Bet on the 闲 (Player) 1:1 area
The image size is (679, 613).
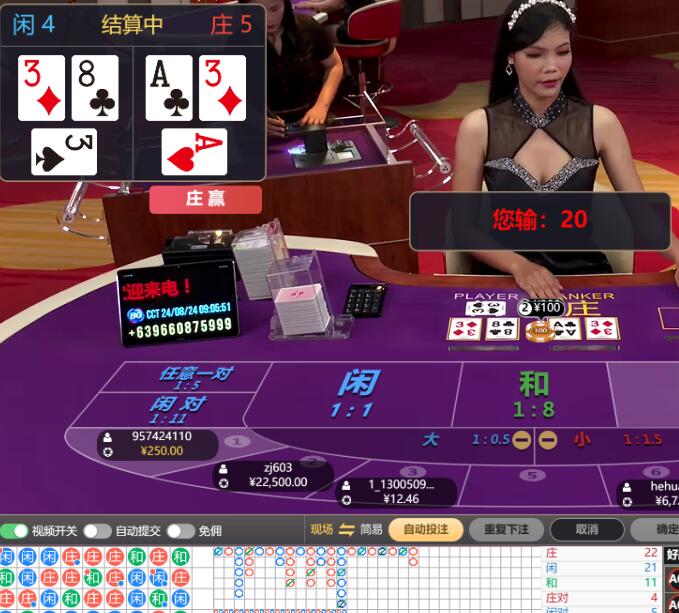(355, 393)
